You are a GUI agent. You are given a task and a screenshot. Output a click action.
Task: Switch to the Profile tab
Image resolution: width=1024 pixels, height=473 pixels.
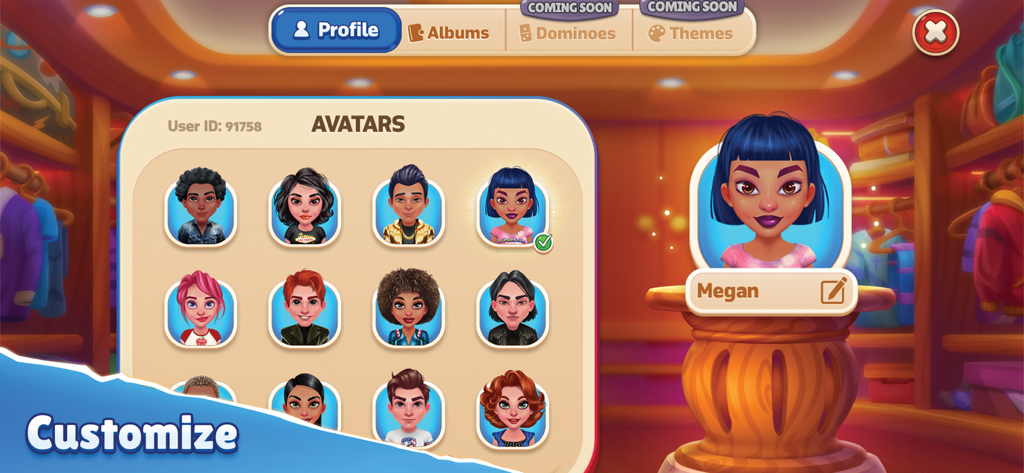[336, 30]
